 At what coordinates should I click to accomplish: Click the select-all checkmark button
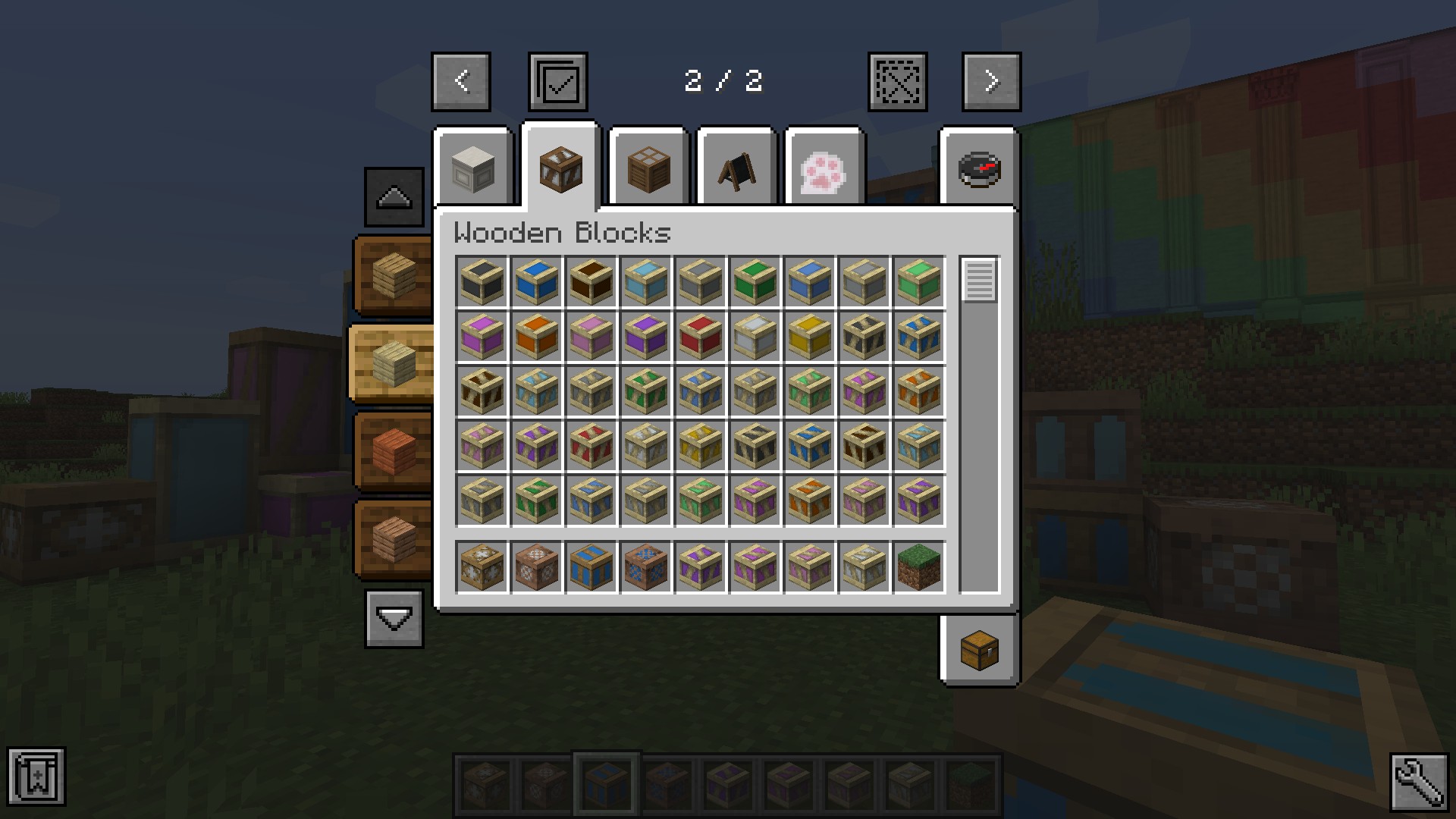(x=558, y=82)
